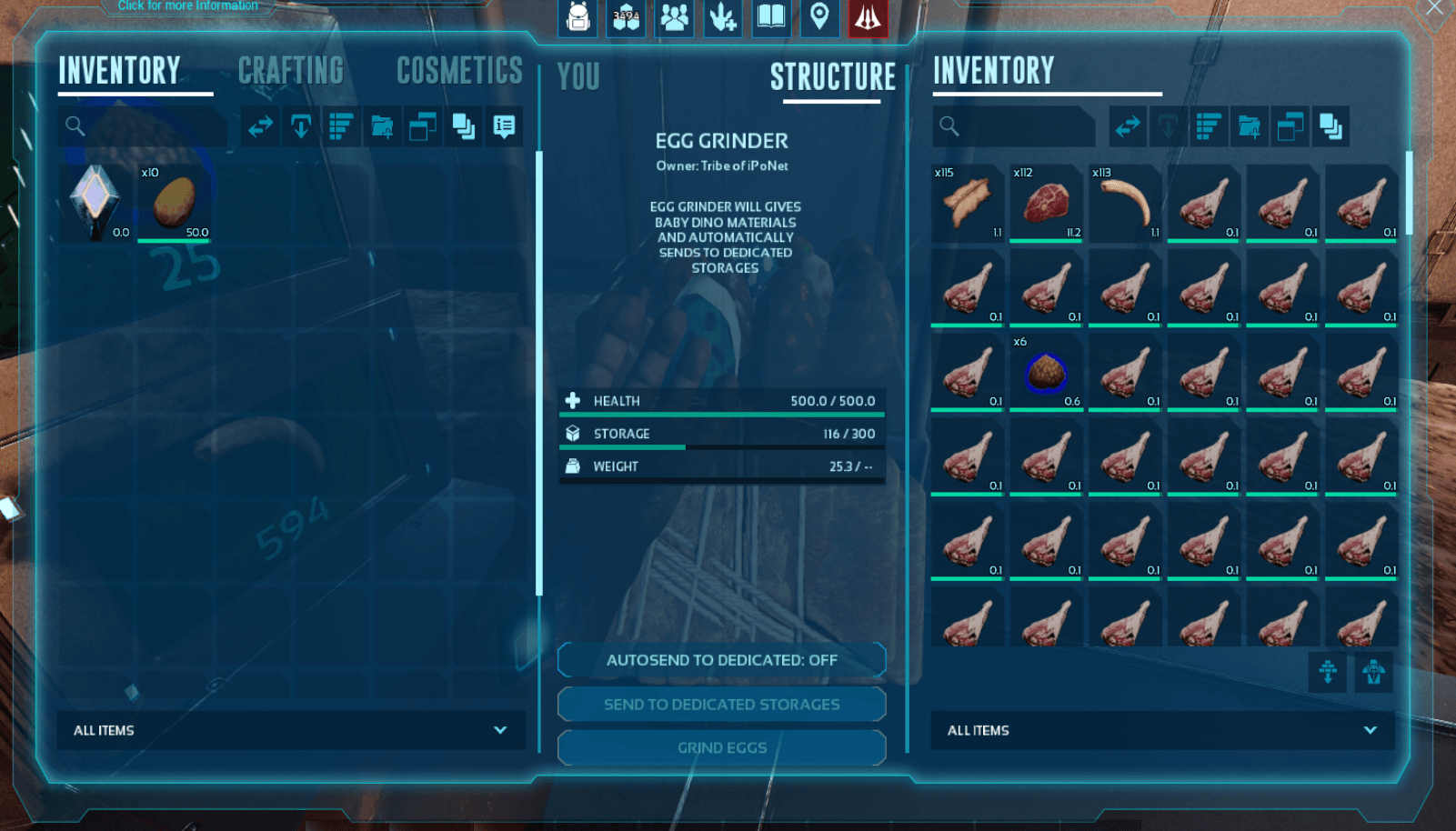Open the map marker icon tab
1456x831 pixels.
(x=819, y=17)
